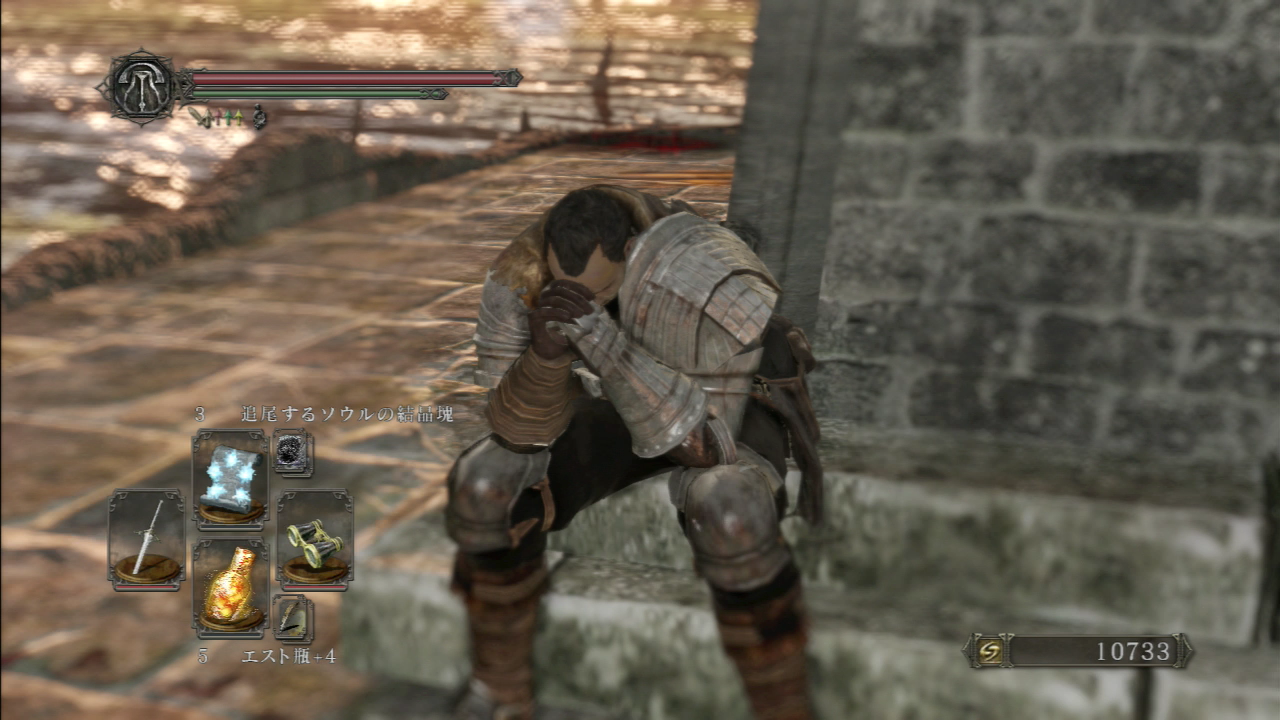
Task: Select the green stat-boost arrow icon
Action: (x=229, y=116)
